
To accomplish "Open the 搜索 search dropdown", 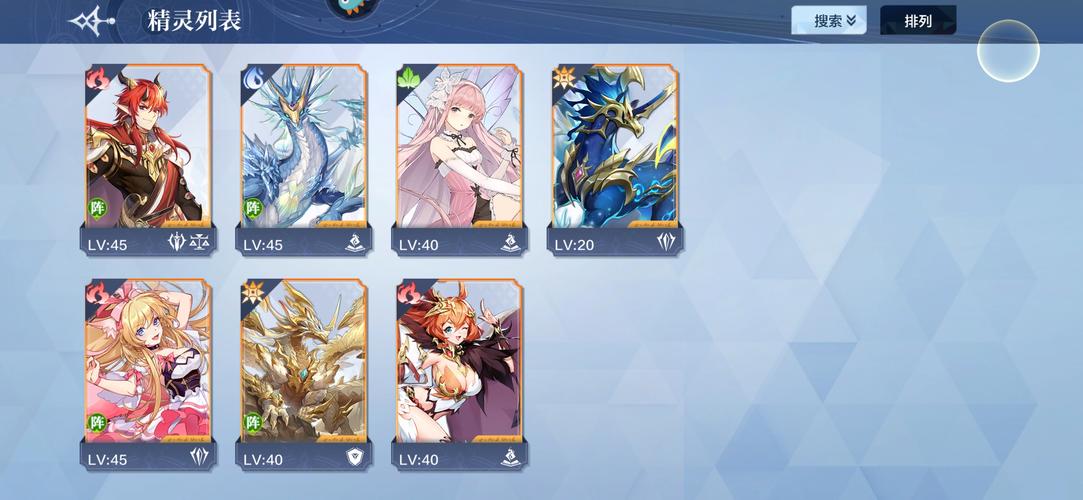I will (828, 20).
